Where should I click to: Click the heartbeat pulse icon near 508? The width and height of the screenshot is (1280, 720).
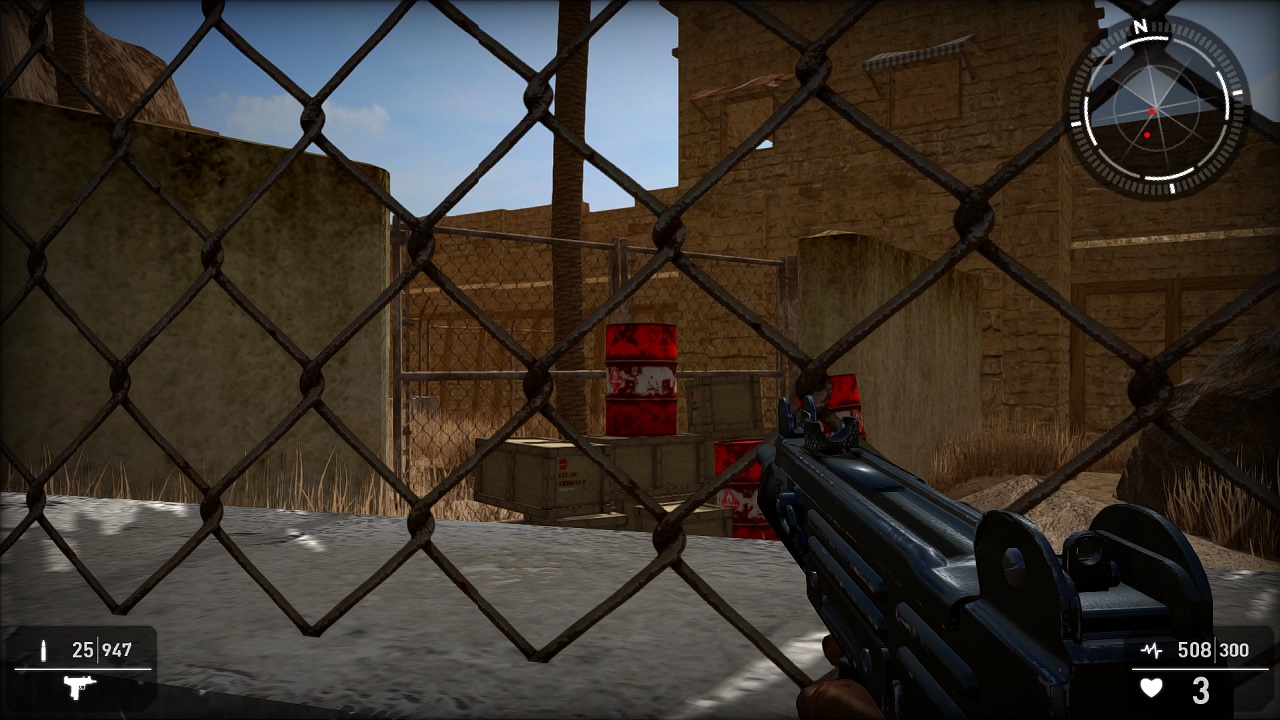click(x=1152, y=650)
